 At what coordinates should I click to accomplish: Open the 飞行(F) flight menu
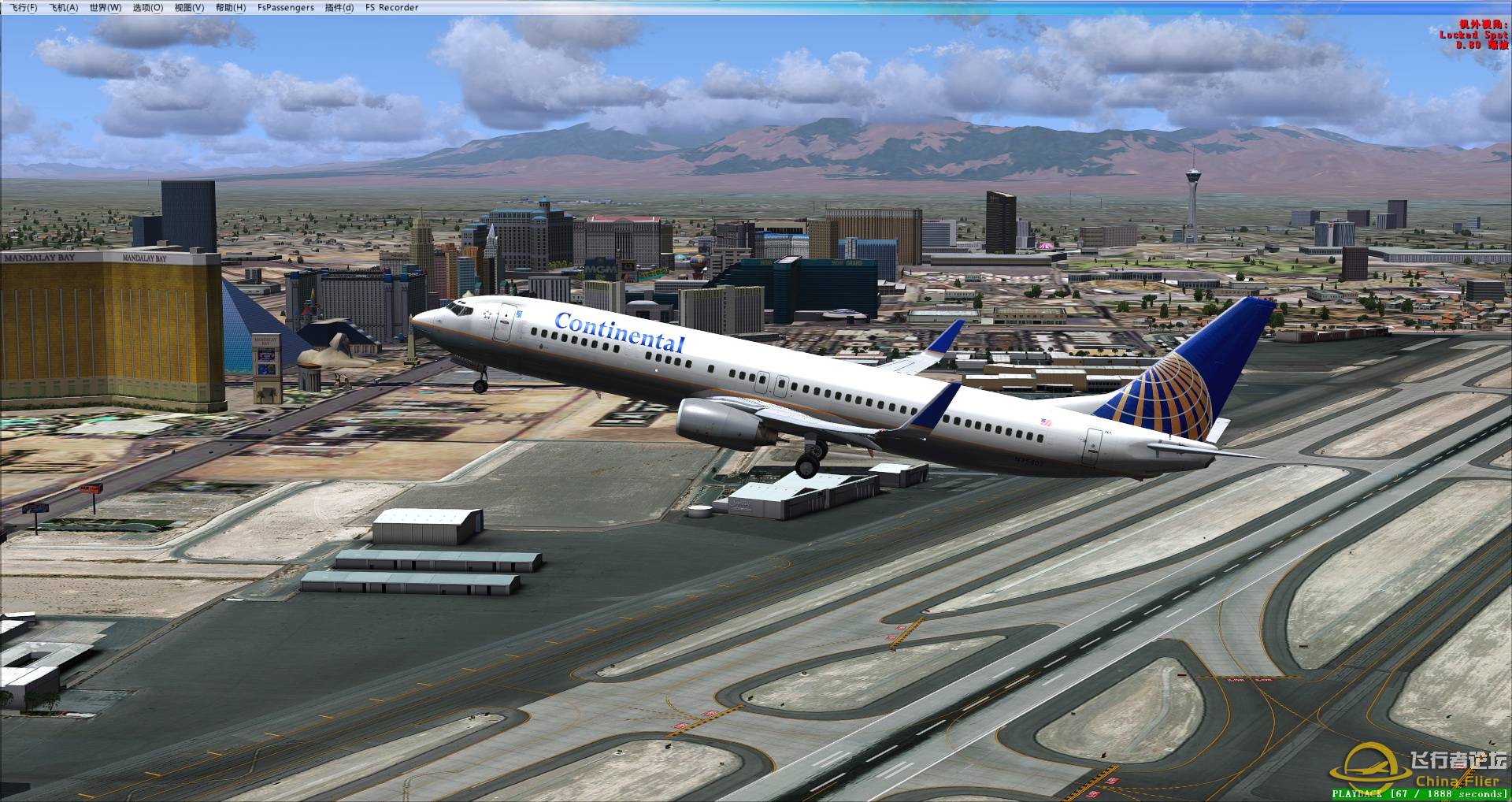pos(23,7)
